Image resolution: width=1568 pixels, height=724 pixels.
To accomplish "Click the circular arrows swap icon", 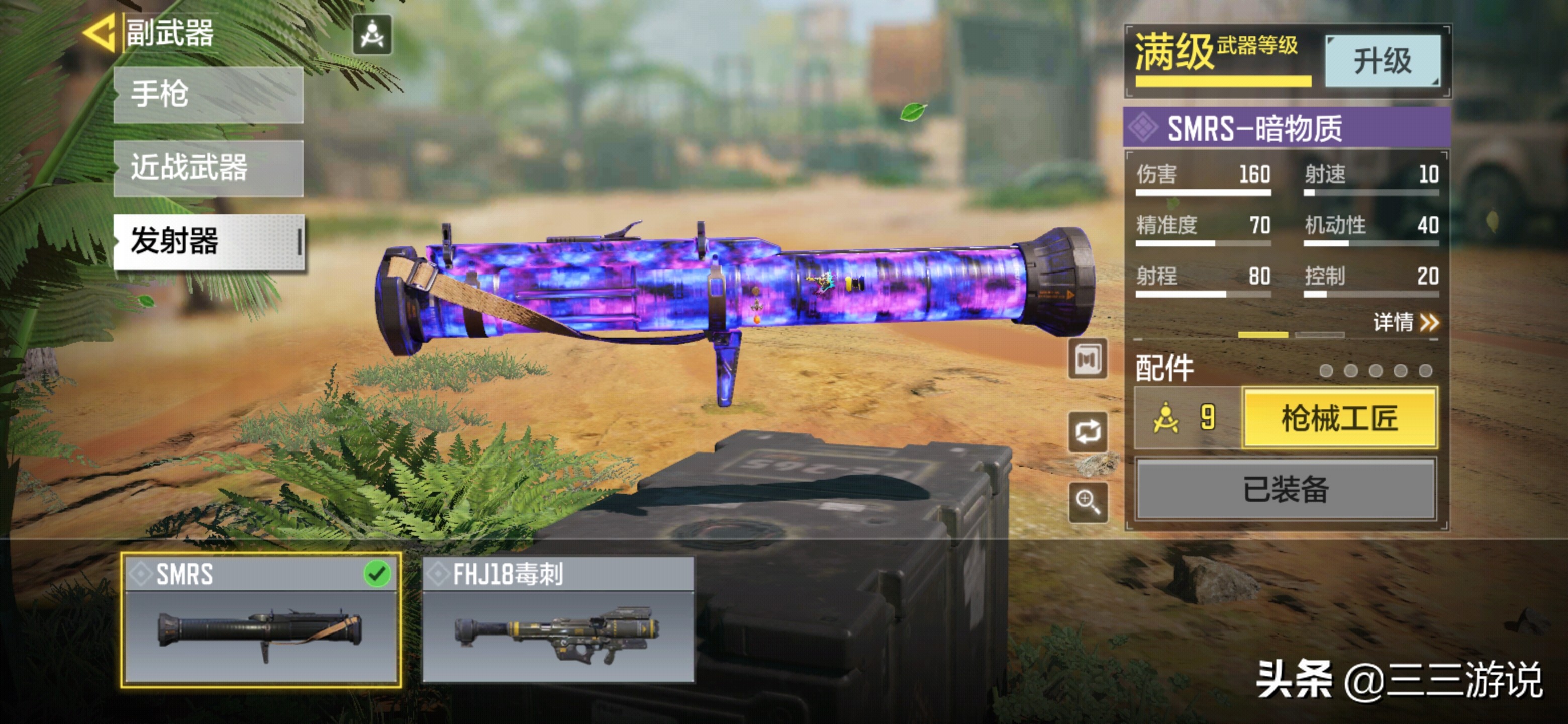I will tap(1088, 432).
